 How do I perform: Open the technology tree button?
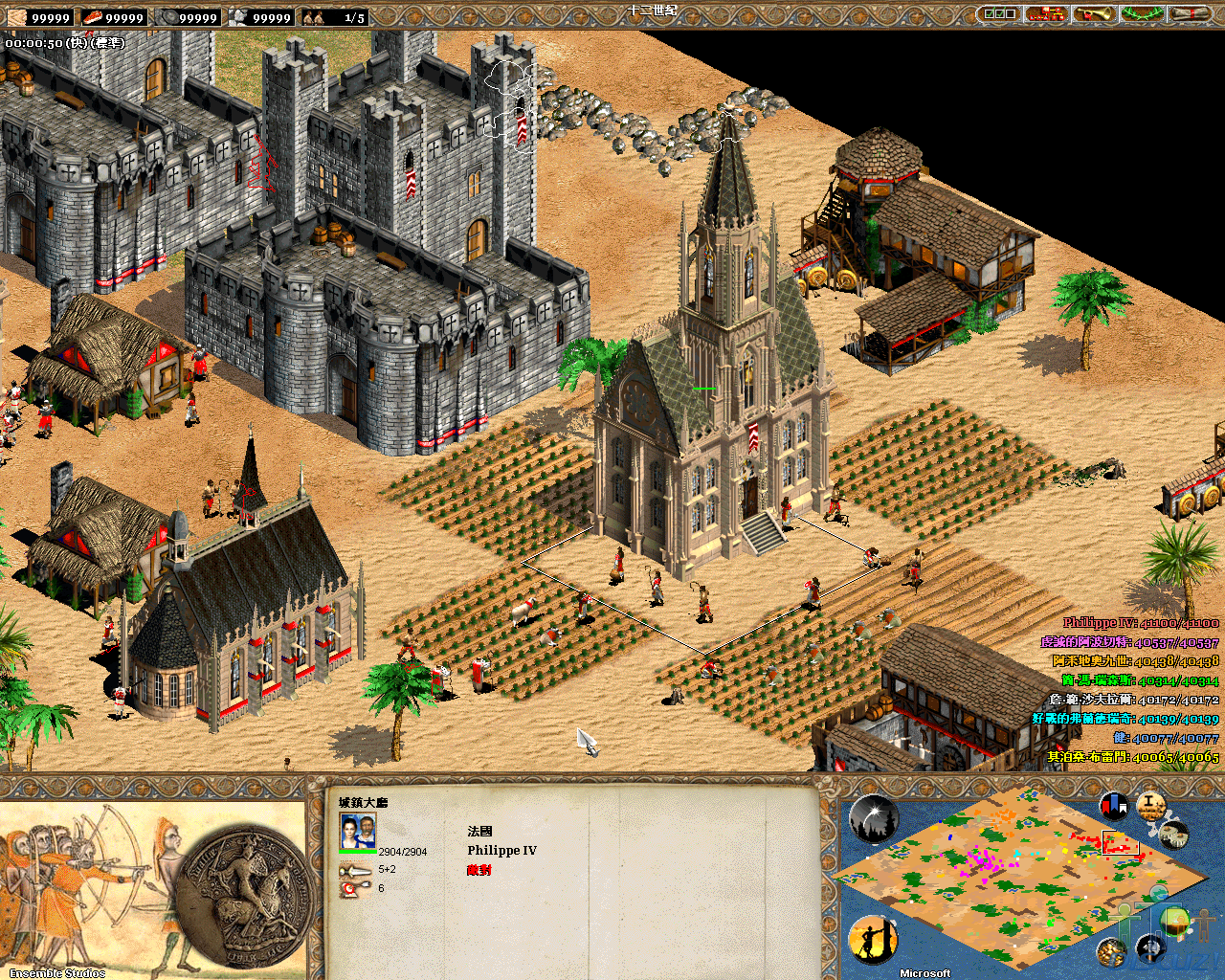click(x=1046, y=14)
